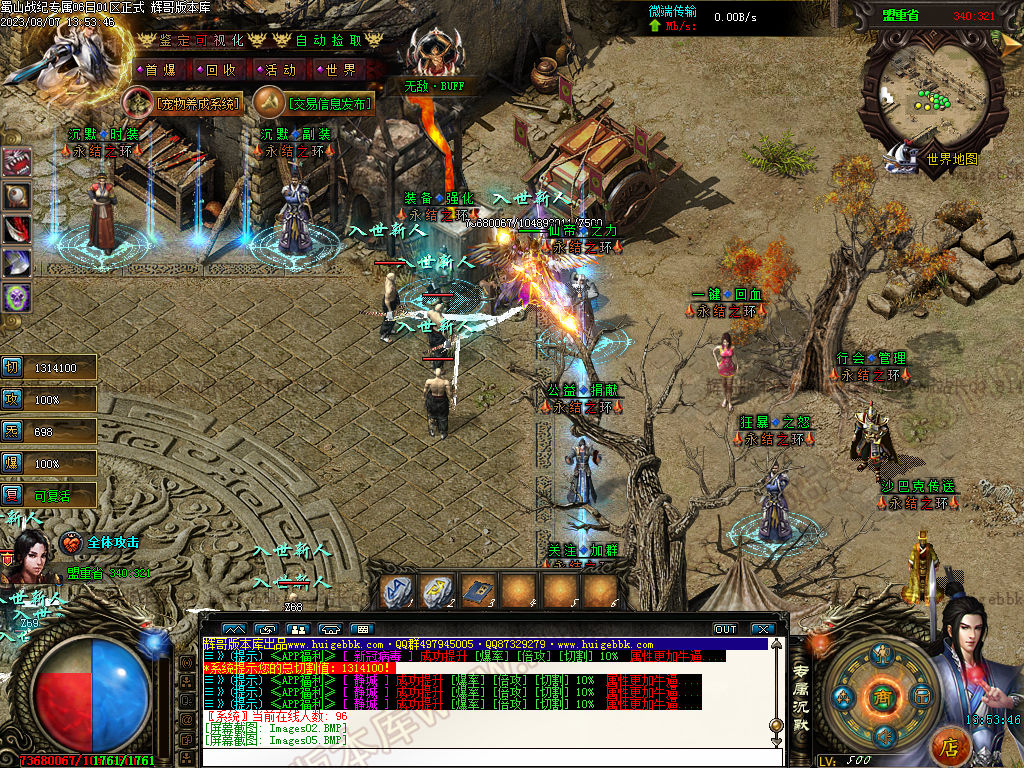Image resolution: width=1024 pixels, height=768 pixels.
Task: Use the blue book in slot 3
Action: (477, 591)
